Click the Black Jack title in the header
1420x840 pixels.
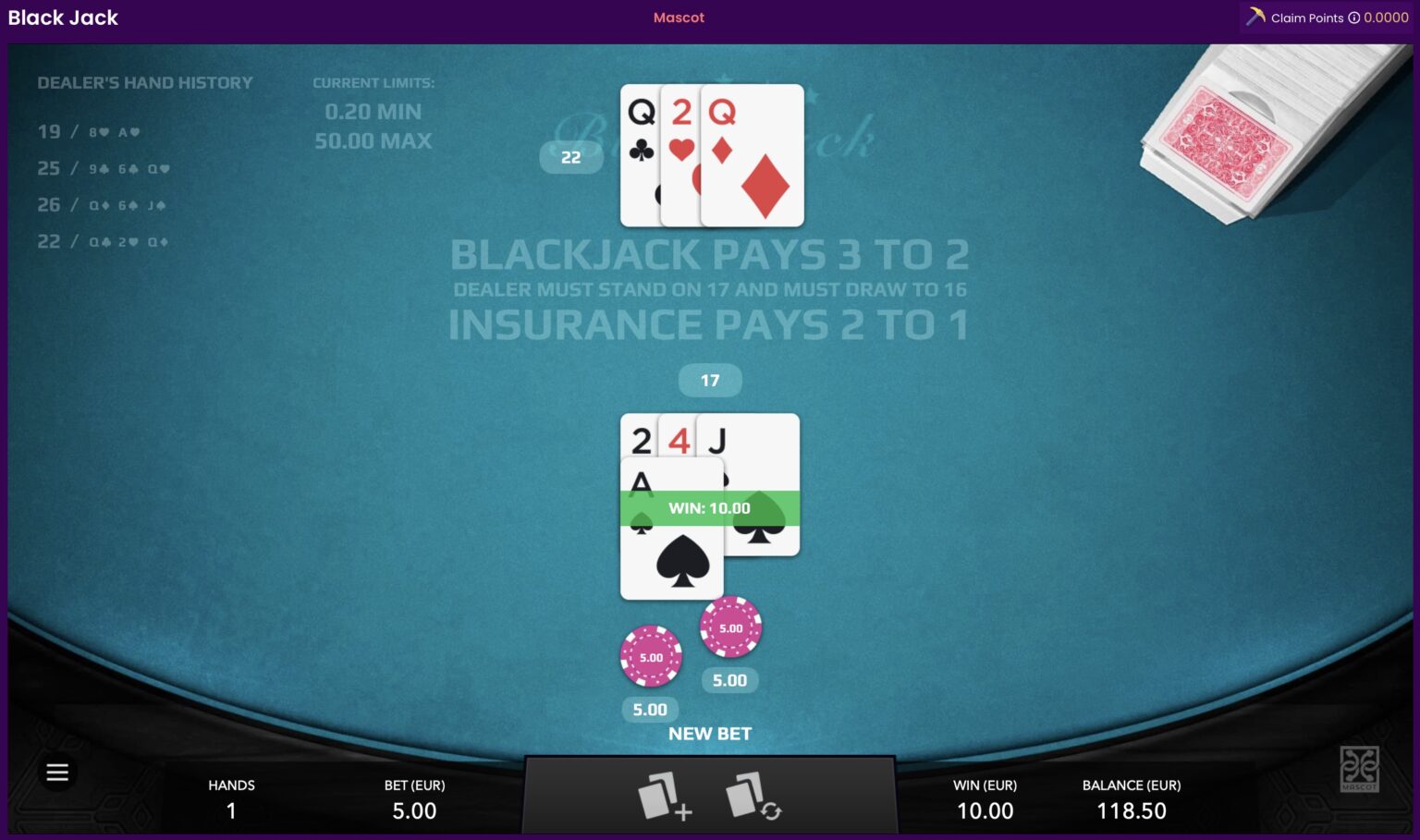click(62, 18)
